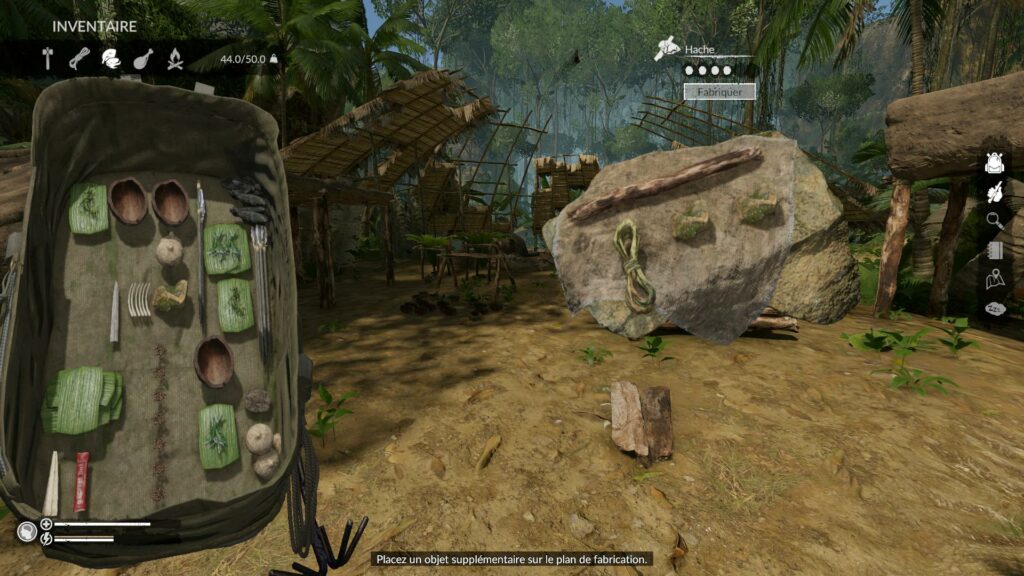This screenshot has height=576, width=1024.
Task: Select the rib bones in the backpack
Action: pos(139,299)
